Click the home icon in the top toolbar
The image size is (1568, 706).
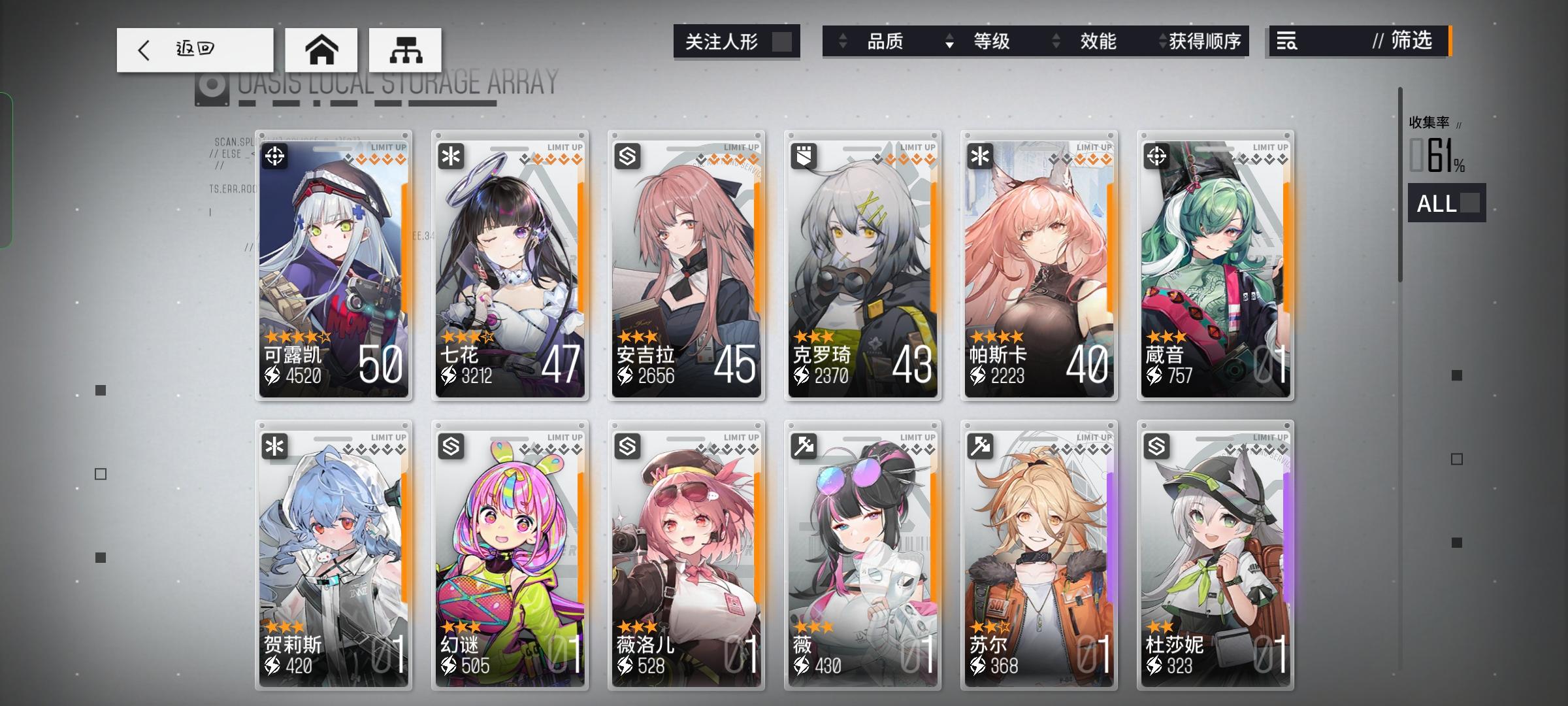coord(321,50)
